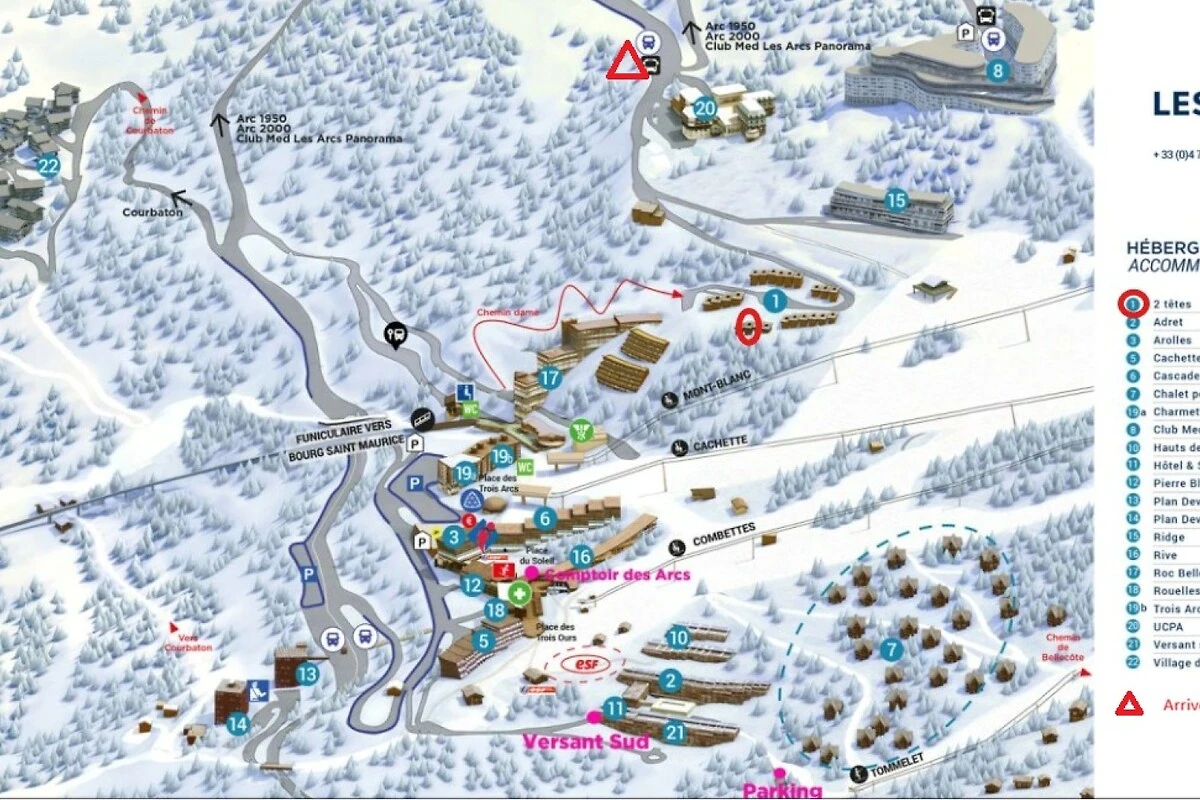Choose the number 6 map marker
The height and width of the screenshot is (800, 1200).
pos(545,519)
